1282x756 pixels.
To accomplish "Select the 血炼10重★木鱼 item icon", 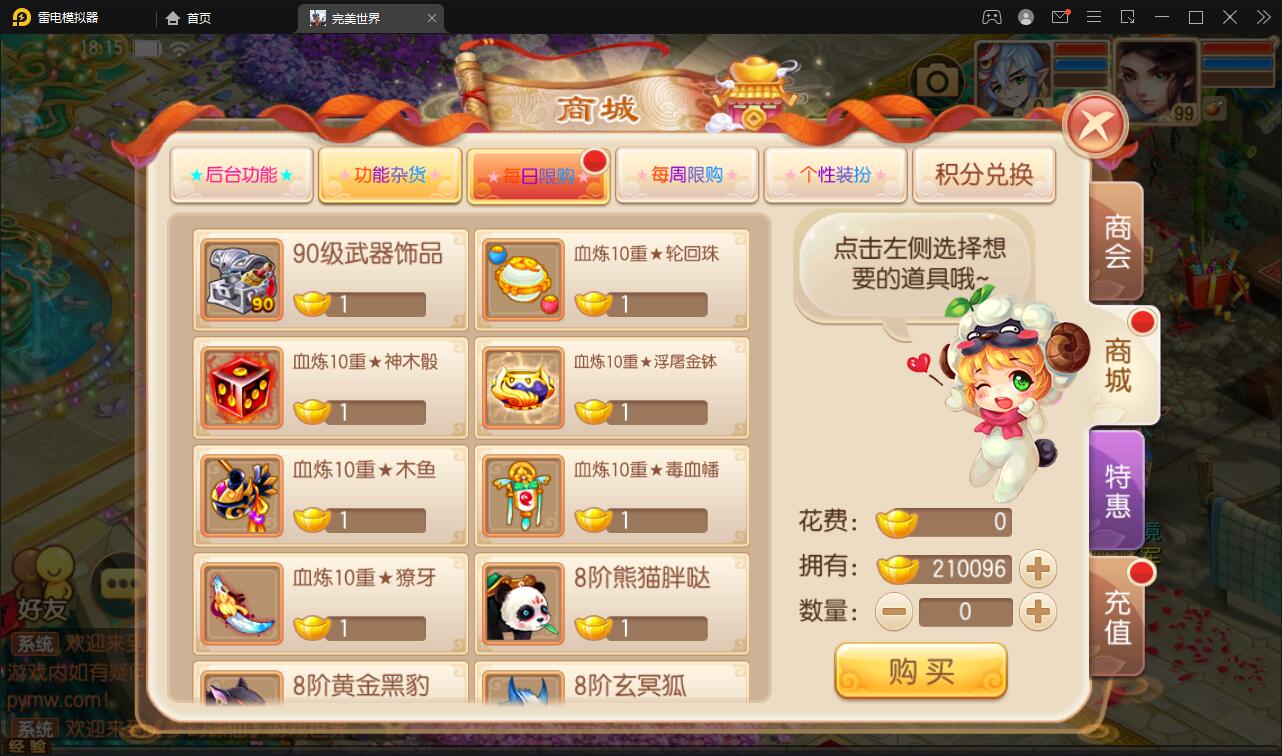I will pos(240,495).
